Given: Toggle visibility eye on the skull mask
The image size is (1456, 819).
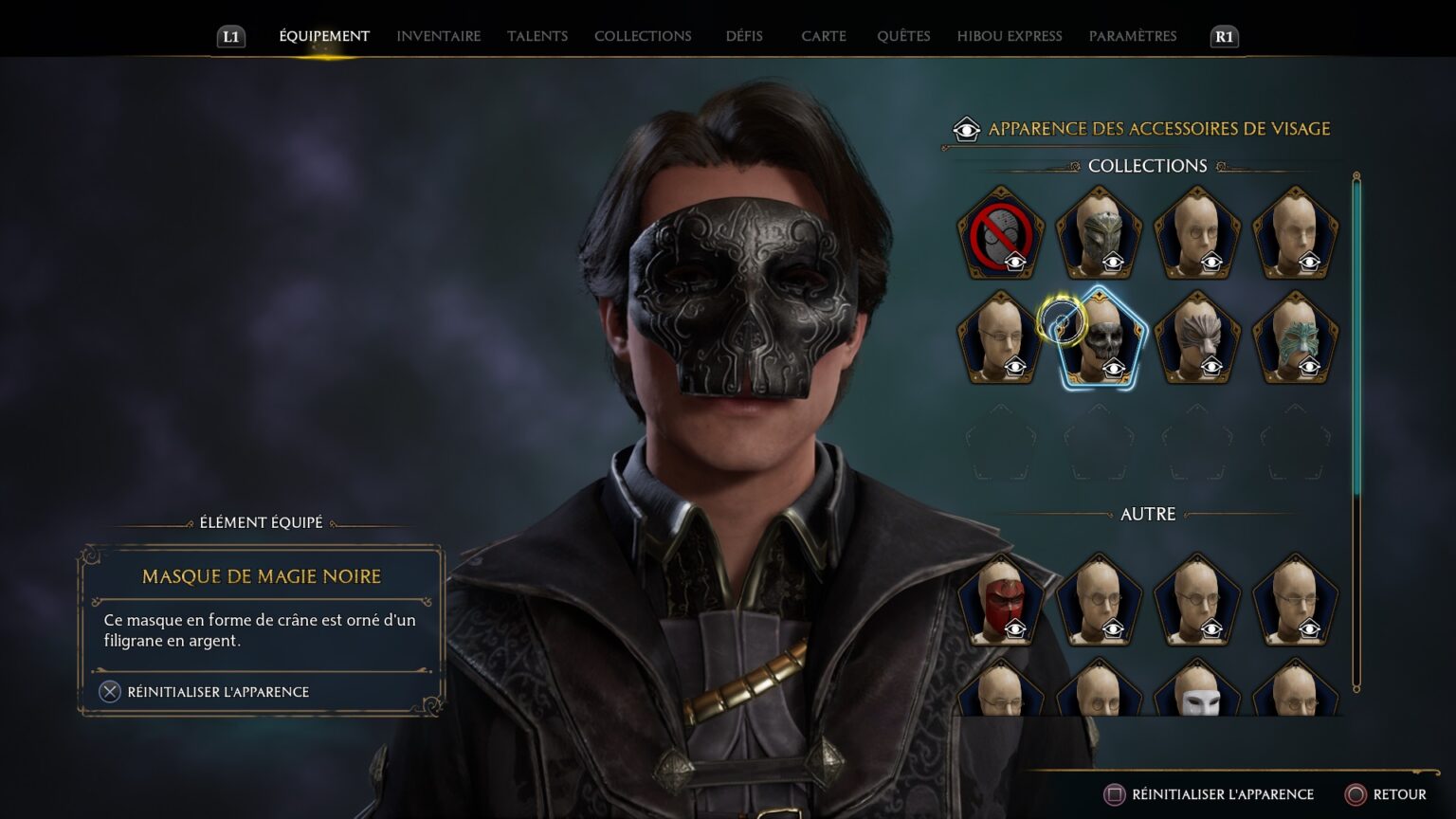Looking at the screenshot, I should (1112, 370).
